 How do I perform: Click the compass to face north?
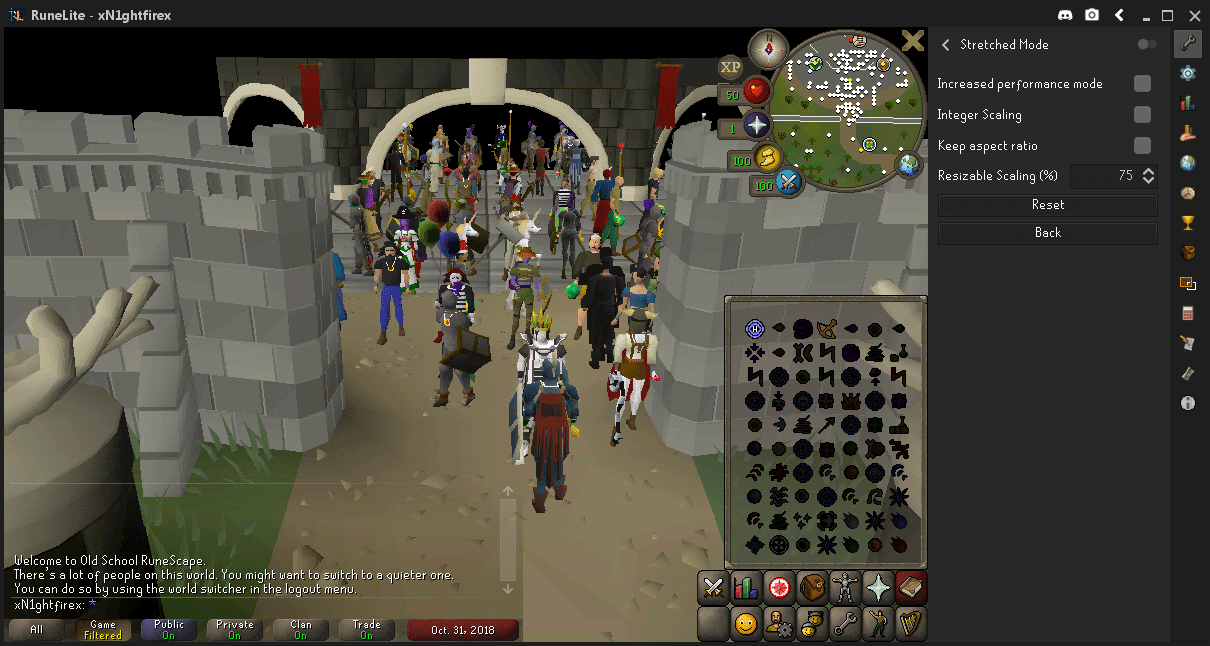click(x=769, y=46)
